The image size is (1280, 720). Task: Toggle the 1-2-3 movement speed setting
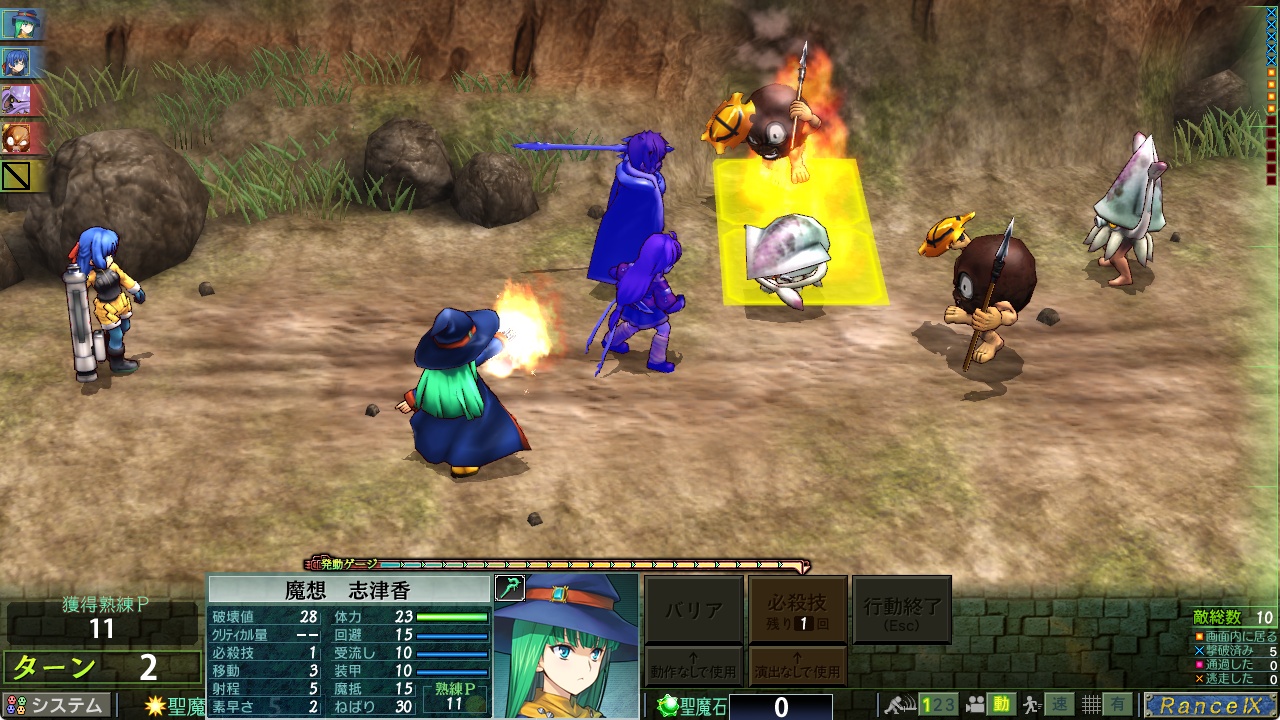click(x=937, y=705)
